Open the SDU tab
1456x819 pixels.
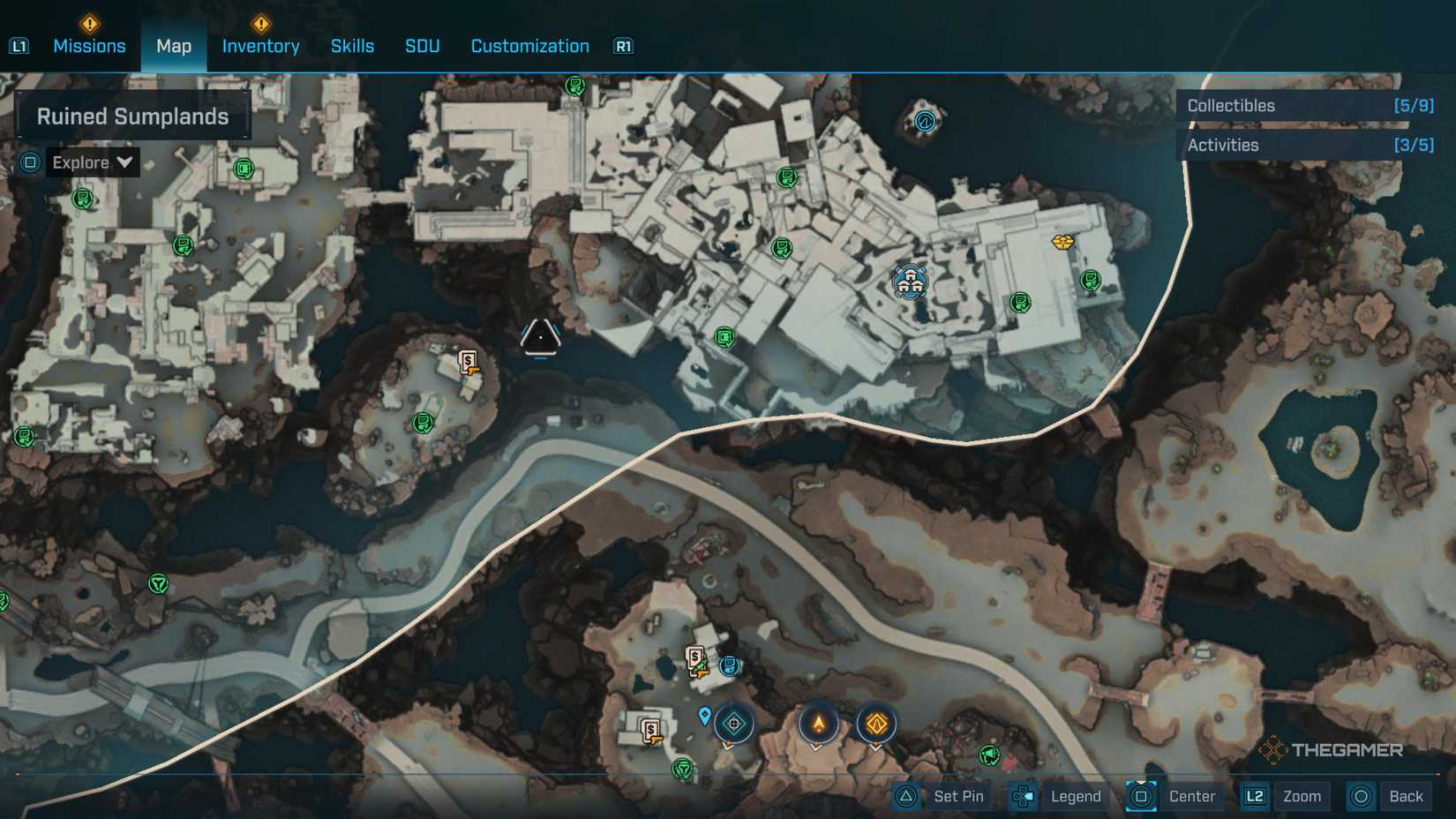pos(422,46)
